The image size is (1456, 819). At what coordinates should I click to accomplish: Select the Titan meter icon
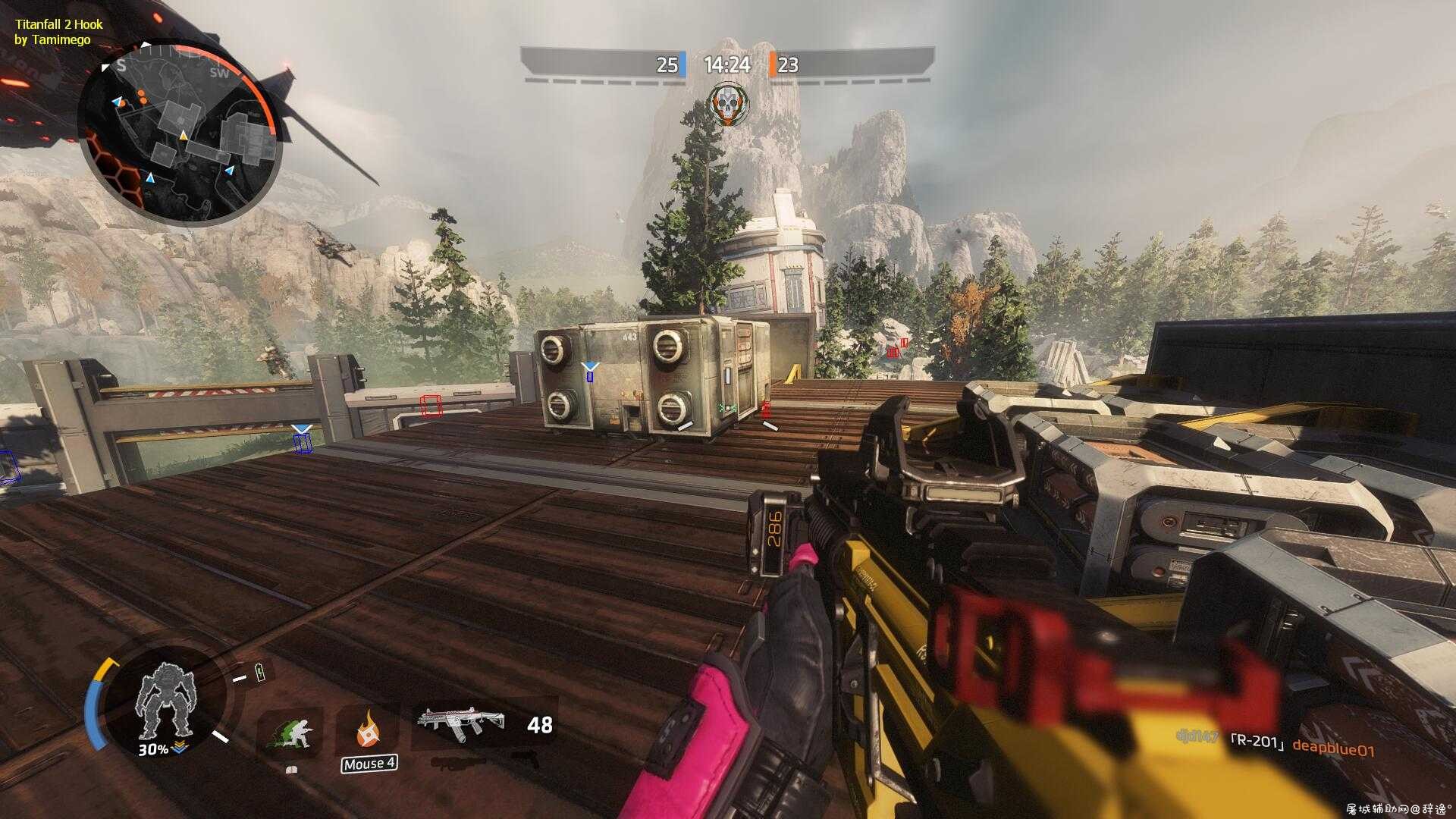tap(165, 701)
